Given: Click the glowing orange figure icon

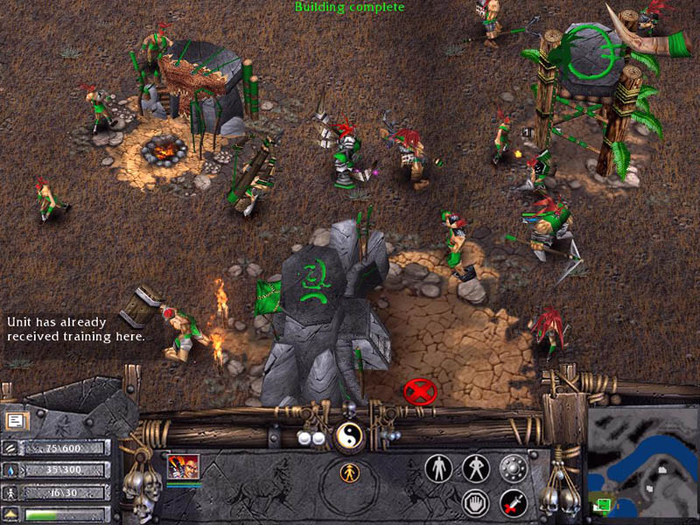Looking at the screenshot, I should click(x=350, y=473).
